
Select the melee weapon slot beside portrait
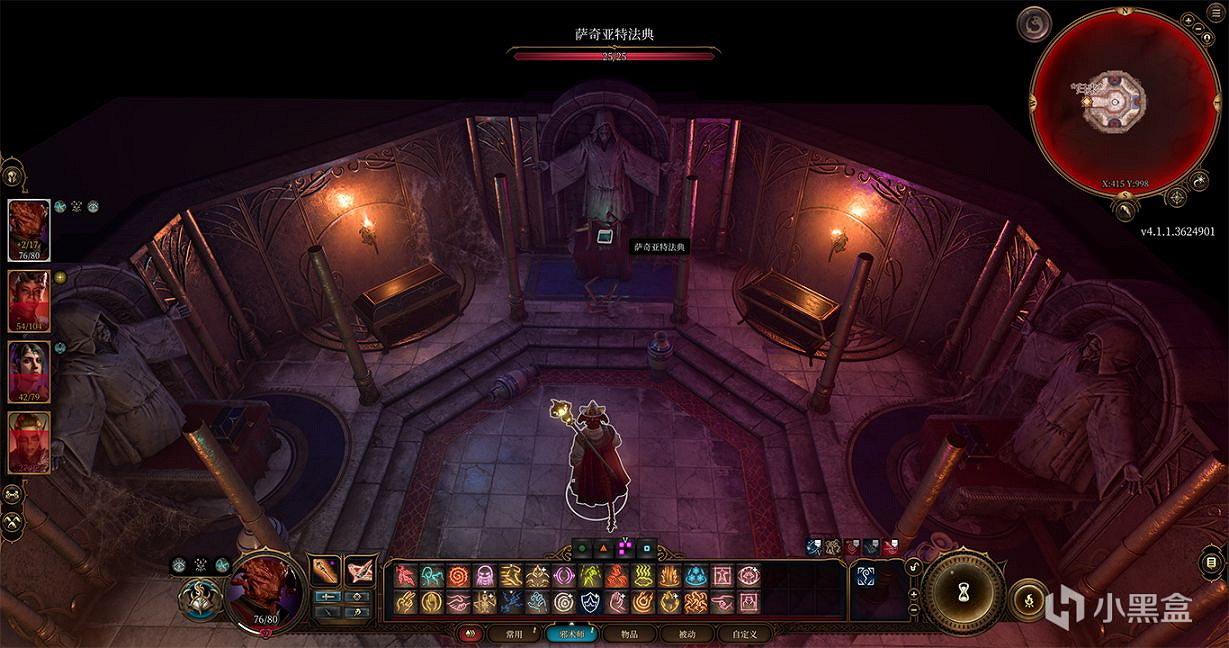326,571
